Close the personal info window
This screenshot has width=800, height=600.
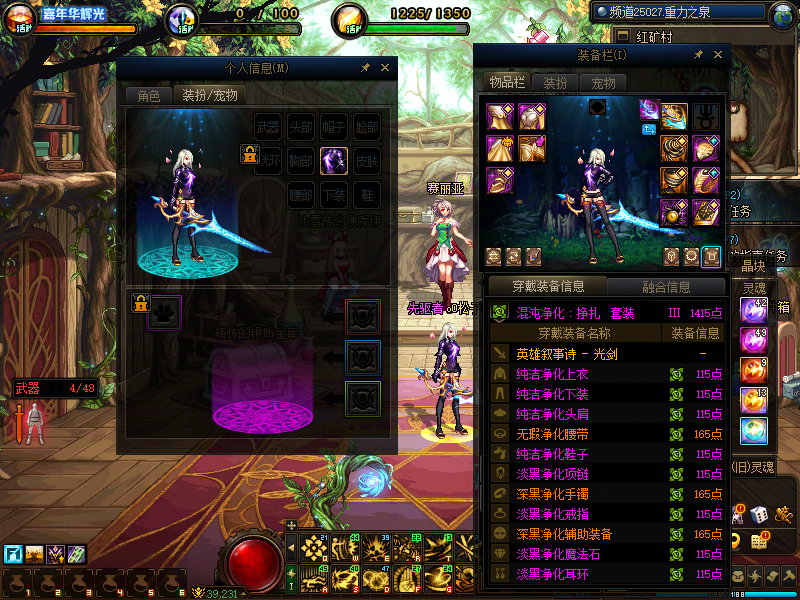[384, 68]
